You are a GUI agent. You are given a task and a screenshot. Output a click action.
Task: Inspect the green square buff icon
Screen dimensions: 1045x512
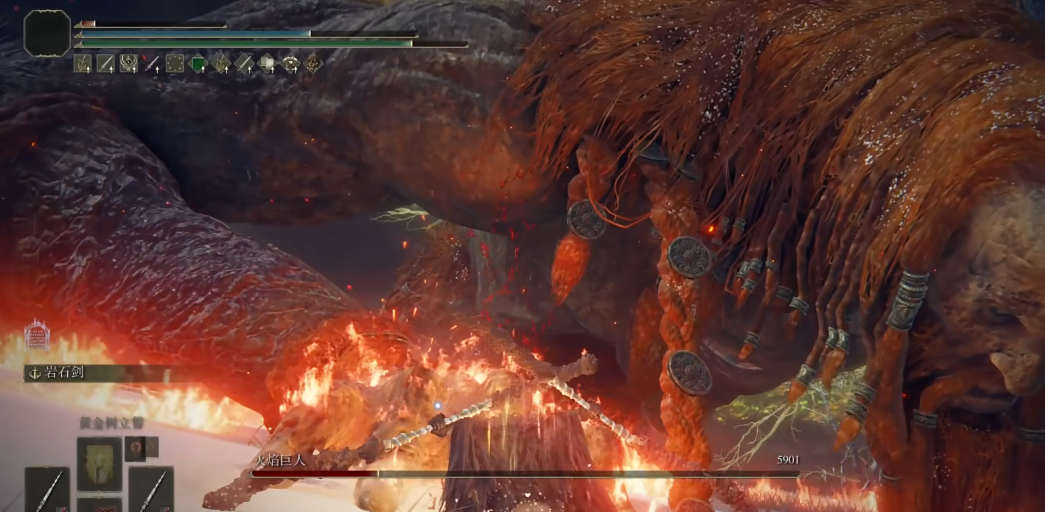(198, 64)
